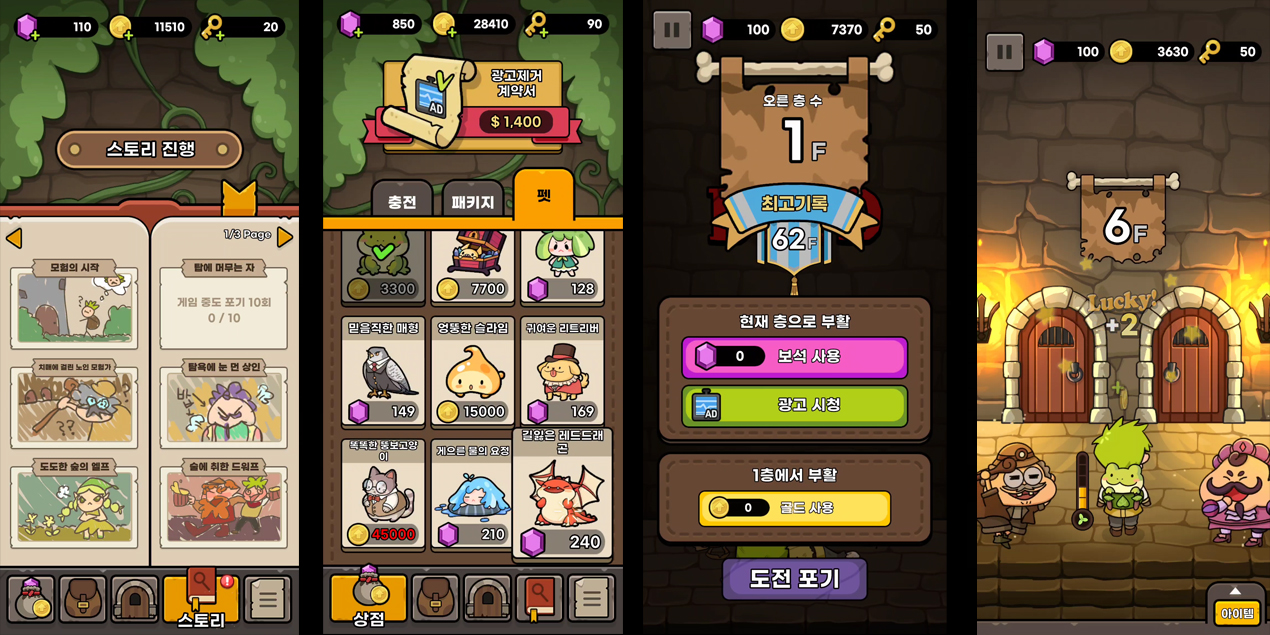Switch to the 패키지 tab
The width and height of the screenshot is (1270, 635).
point(473,201)
